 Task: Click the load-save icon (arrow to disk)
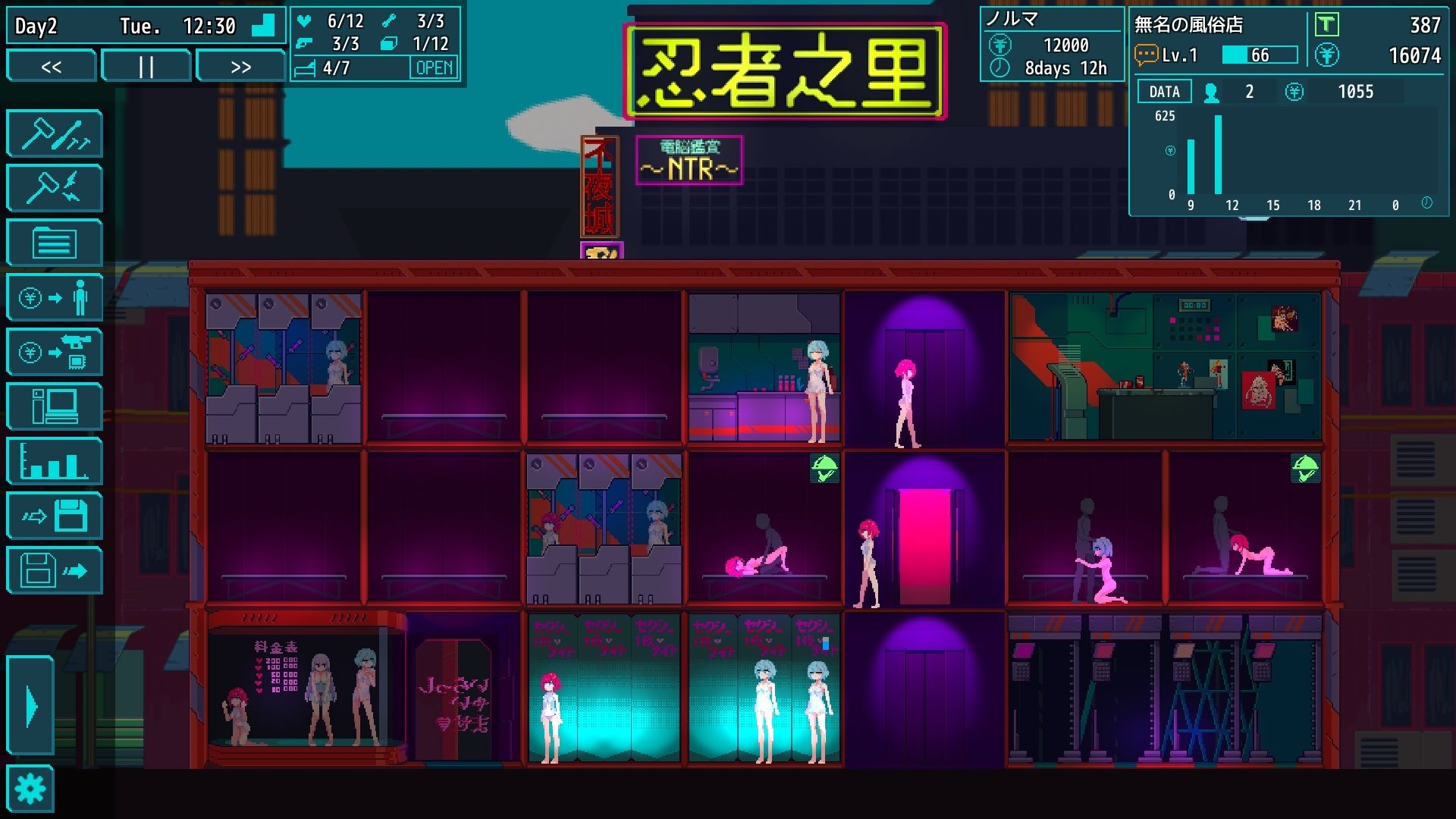pos(54,516)
